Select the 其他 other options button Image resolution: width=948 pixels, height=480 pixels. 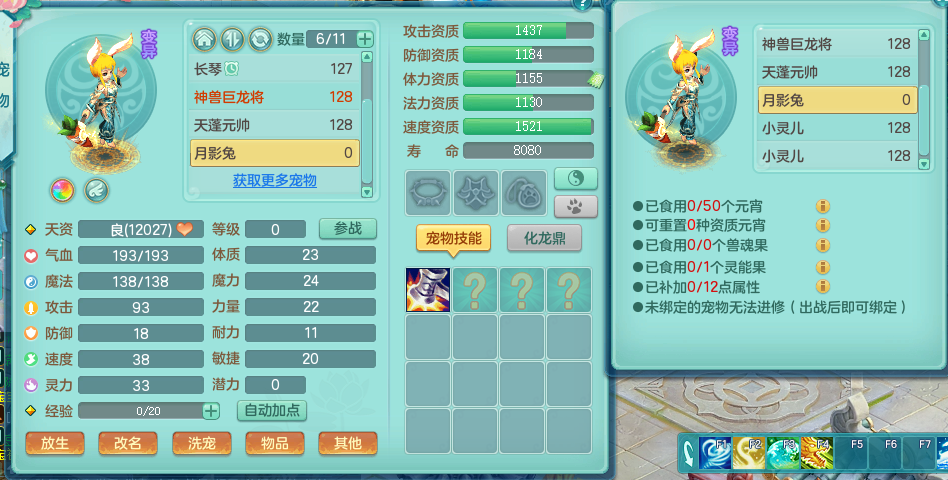point(347,443)
